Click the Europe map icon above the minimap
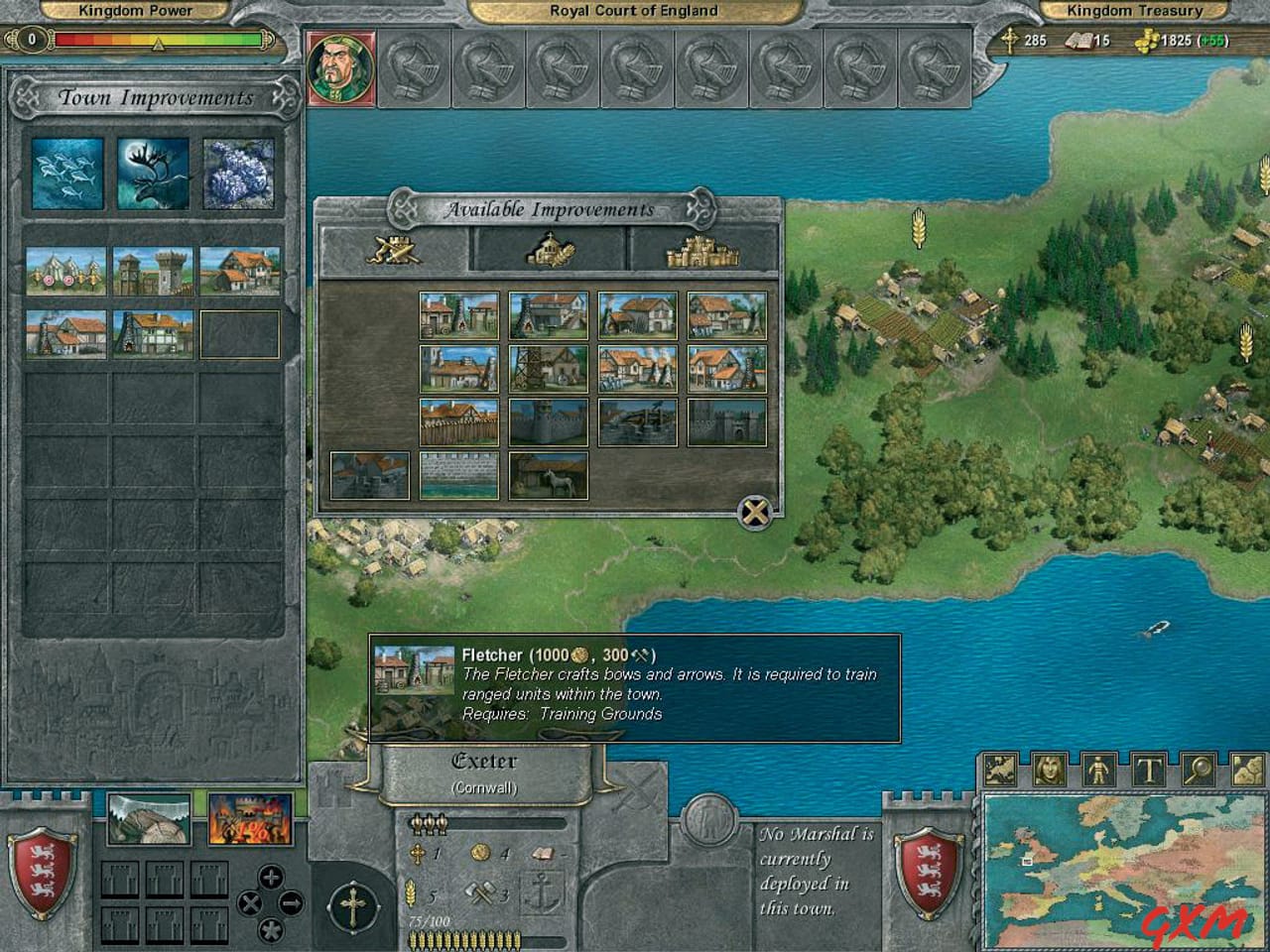 (1000, 768)
